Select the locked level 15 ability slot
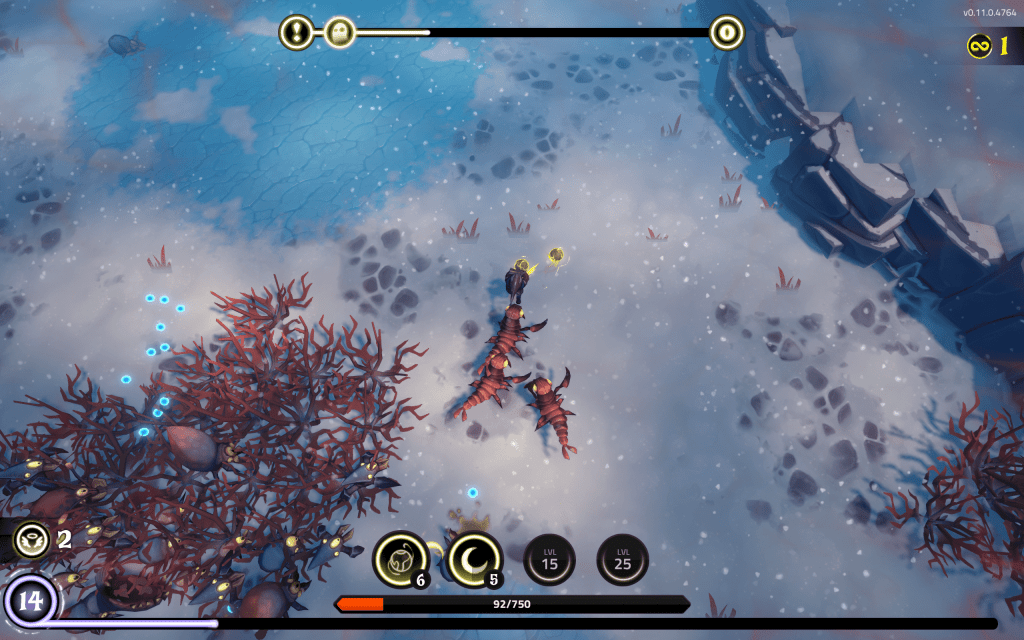The image size is (1024, 640). 549,559
